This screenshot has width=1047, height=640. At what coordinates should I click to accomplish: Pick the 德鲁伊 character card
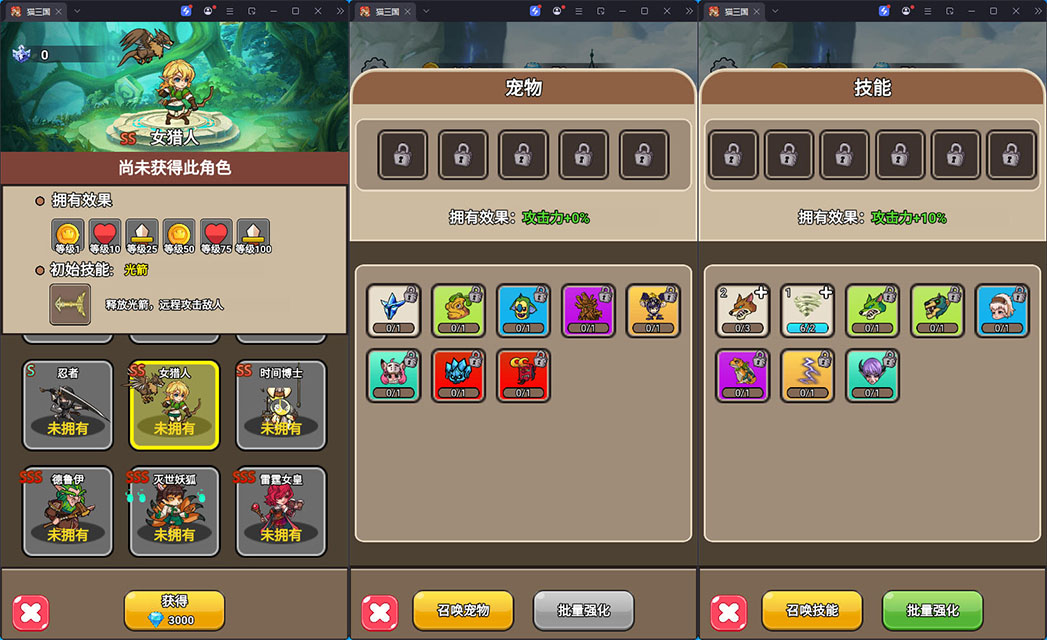[68, 511]
